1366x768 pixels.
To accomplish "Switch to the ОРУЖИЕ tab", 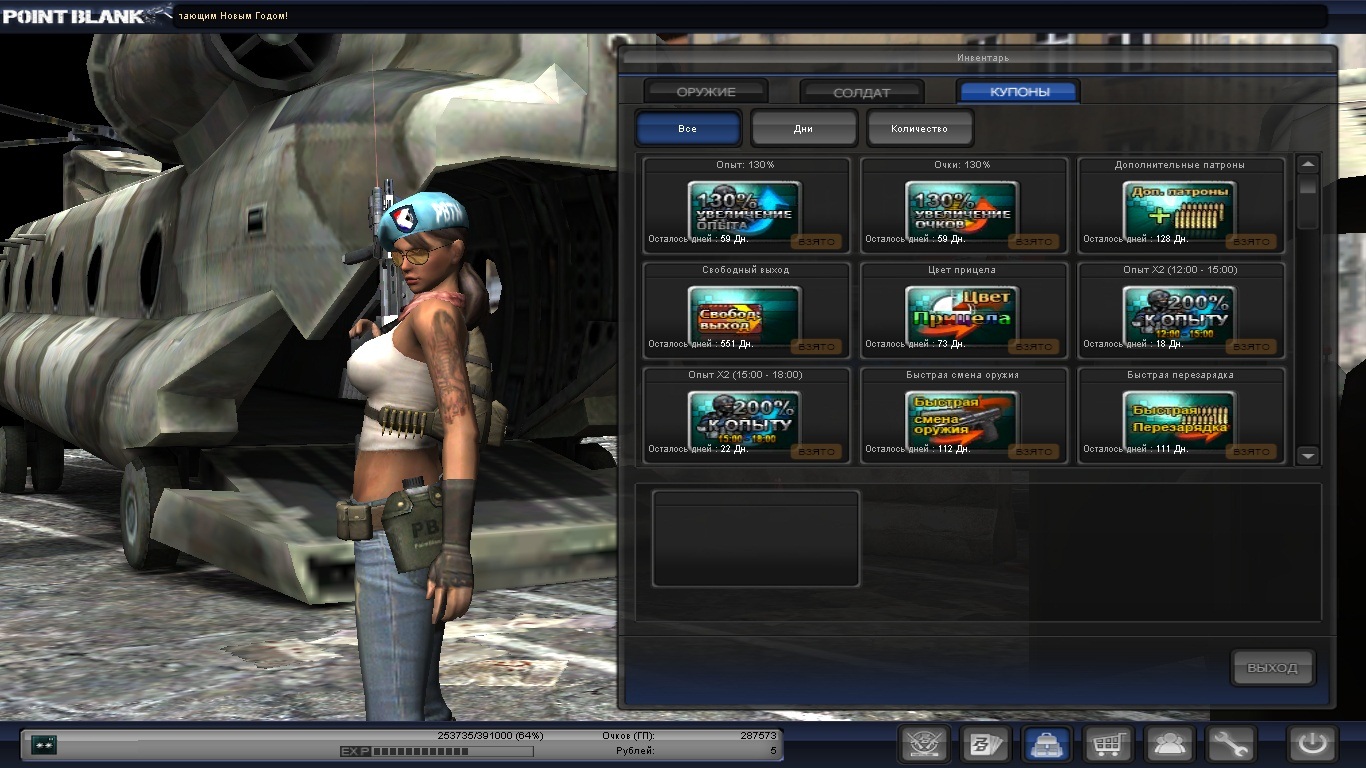I will point(706,92).
